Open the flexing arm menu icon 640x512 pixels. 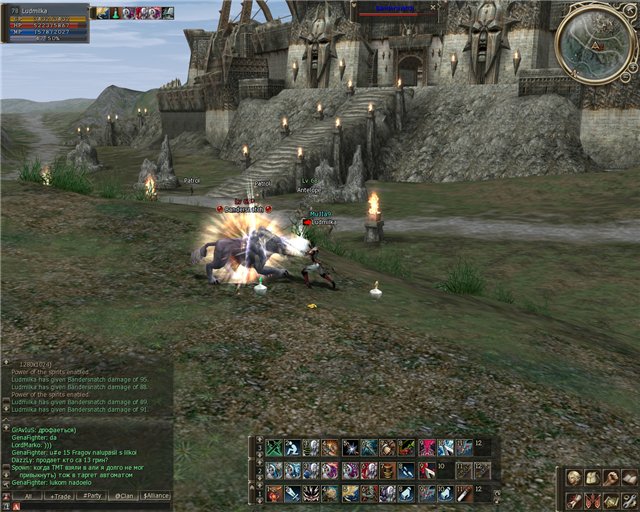tap(610, 478)
